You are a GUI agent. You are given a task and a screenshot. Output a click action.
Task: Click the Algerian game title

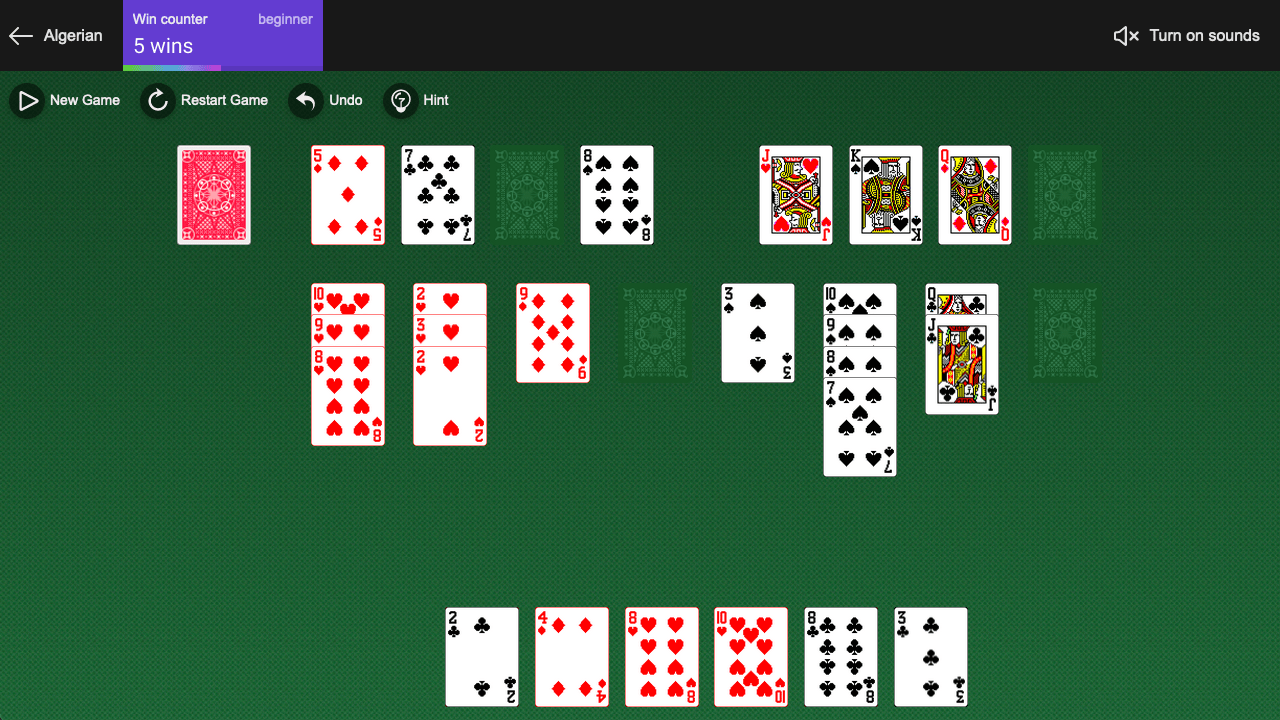click(x=74, y=36)
